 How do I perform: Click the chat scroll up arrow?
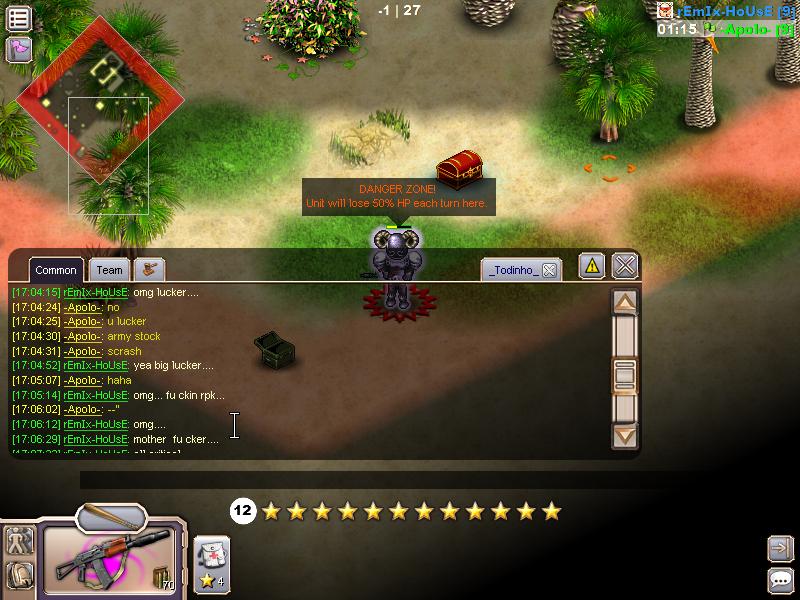click(x=624, y=304)
